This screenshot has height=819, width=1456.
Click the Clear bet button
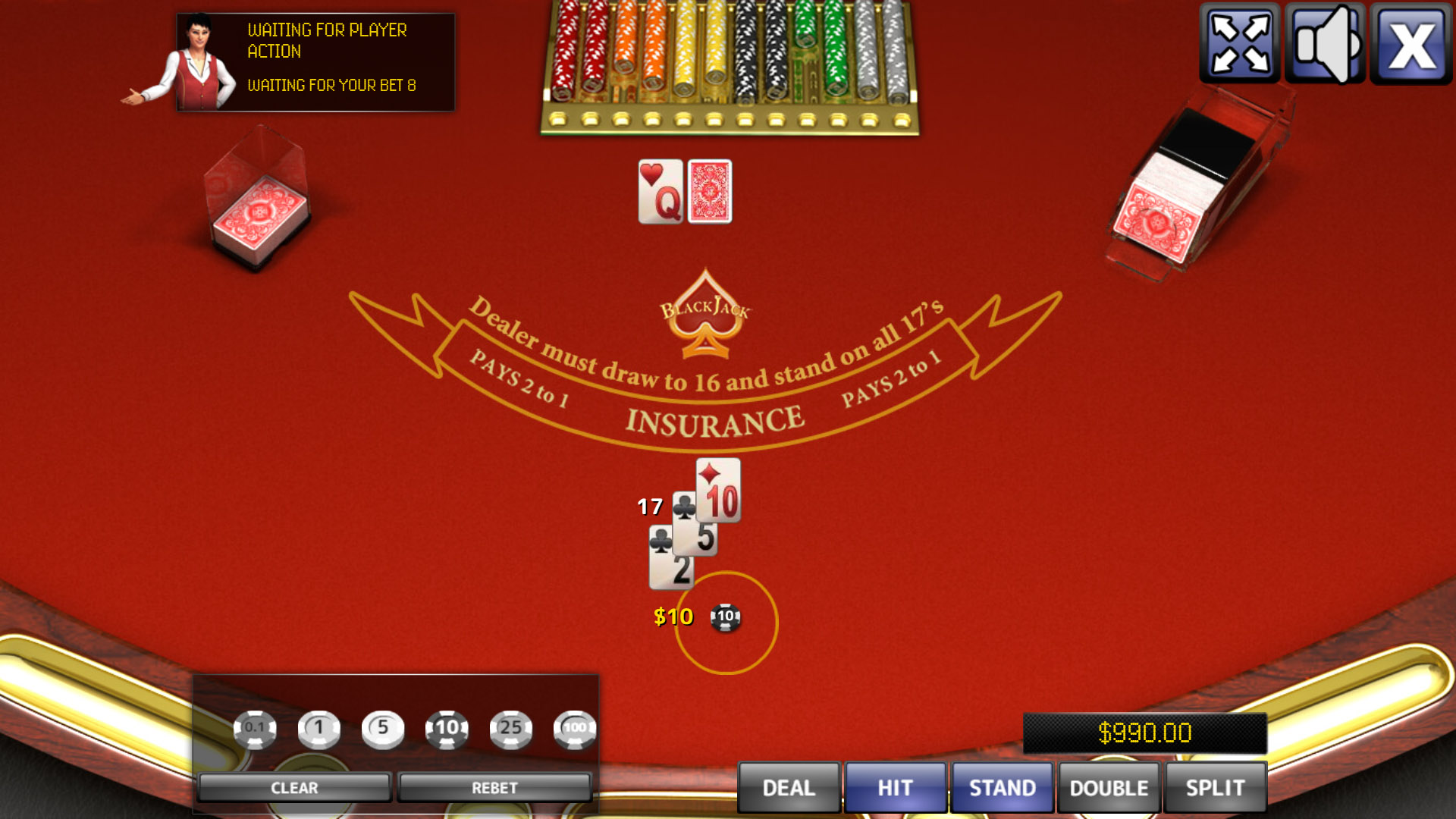294,786
